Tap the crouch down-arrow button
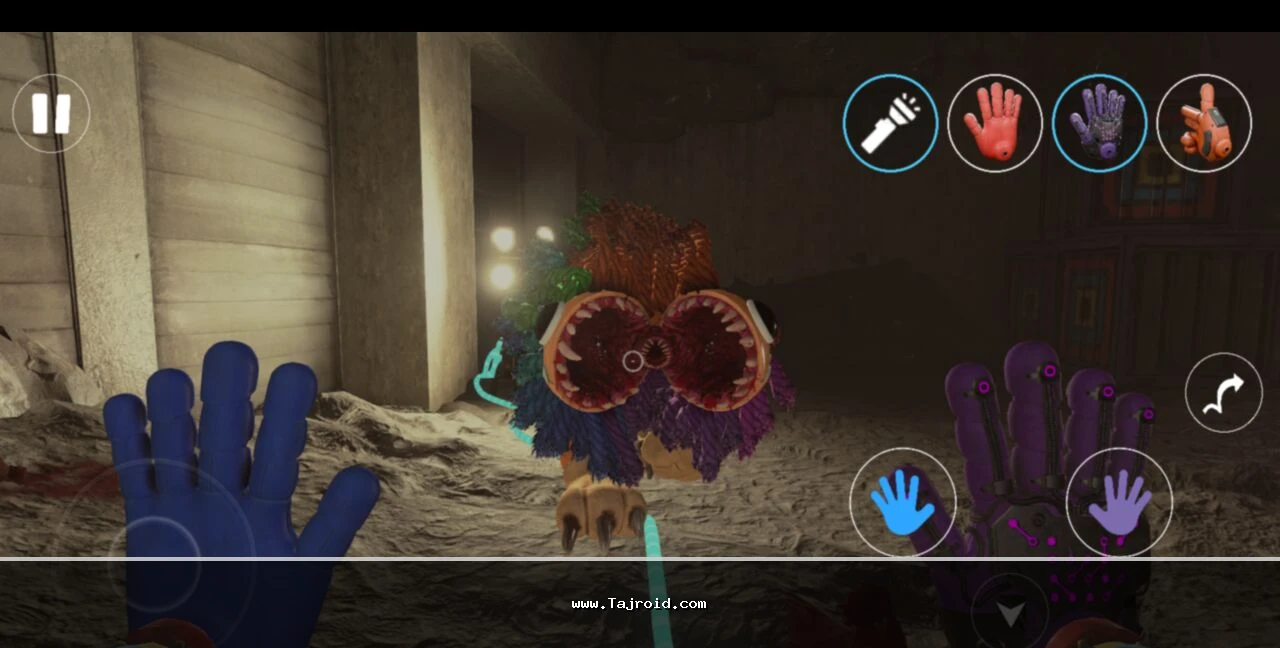This screenshot has height=648, width=1280. click(1009, 612)
